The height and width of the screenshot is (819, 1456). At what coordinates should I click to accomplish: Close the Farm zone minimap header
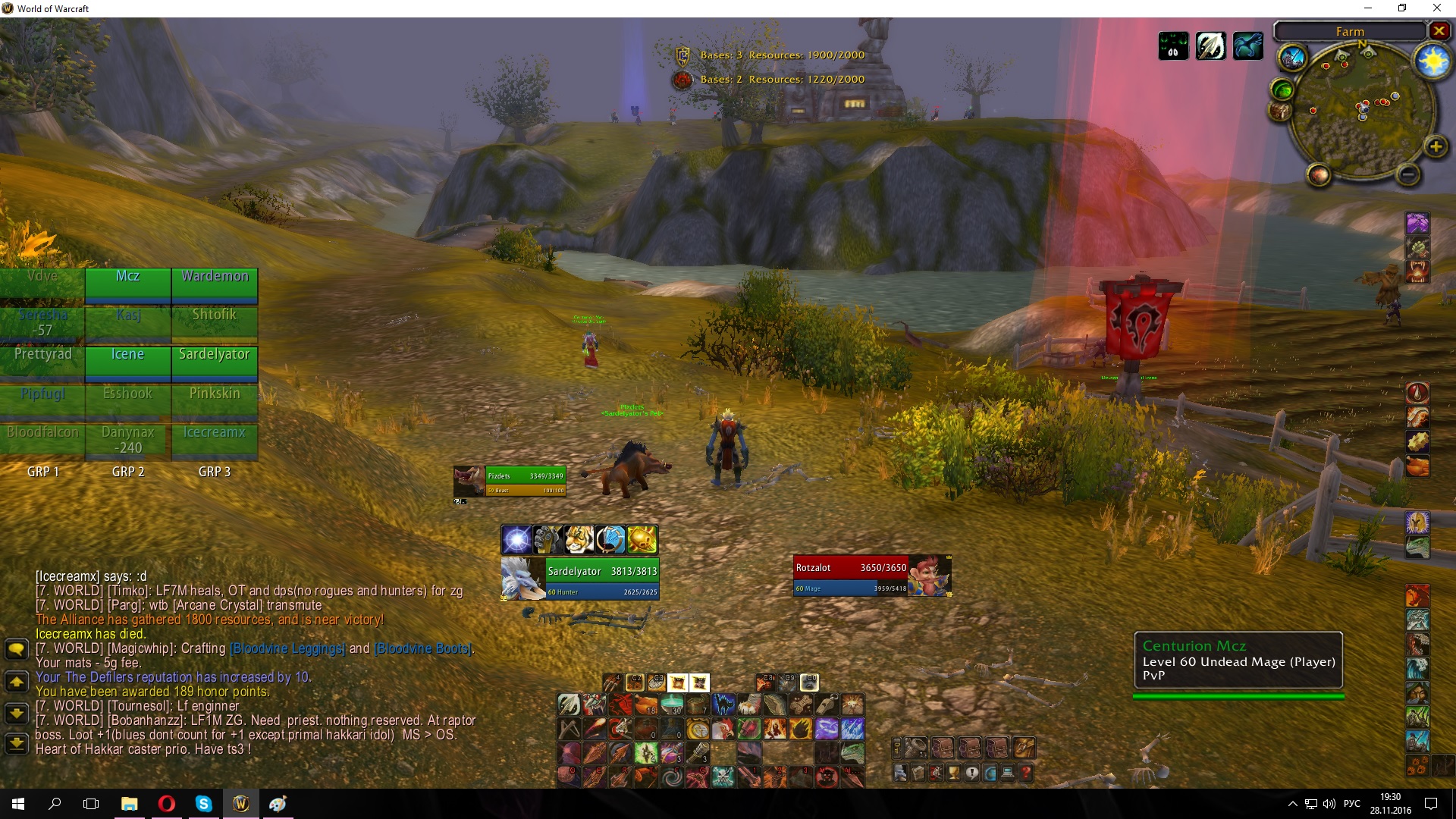1439,31
